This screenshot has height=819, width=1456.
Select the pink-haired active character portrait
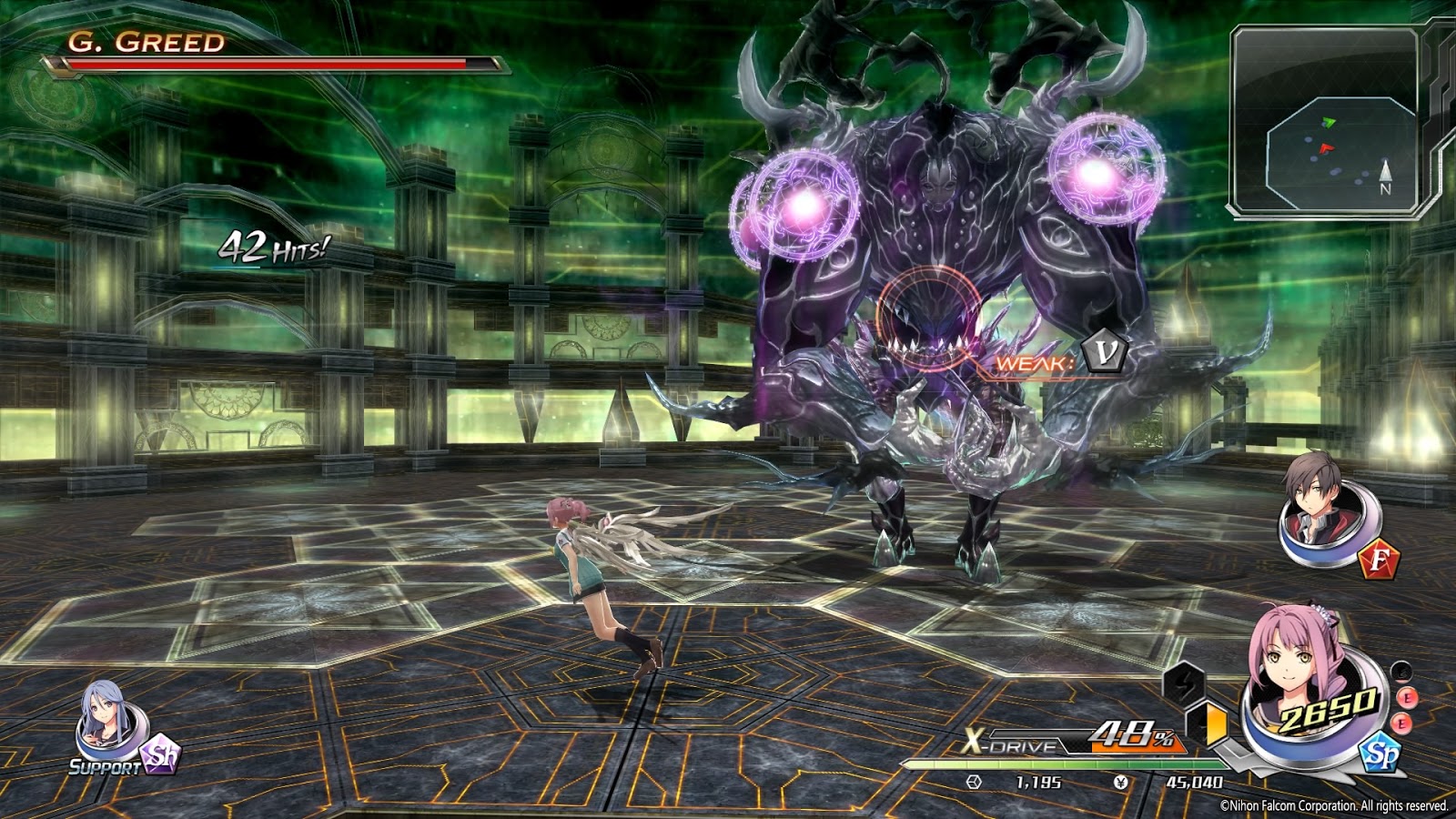click(1301, 678)
